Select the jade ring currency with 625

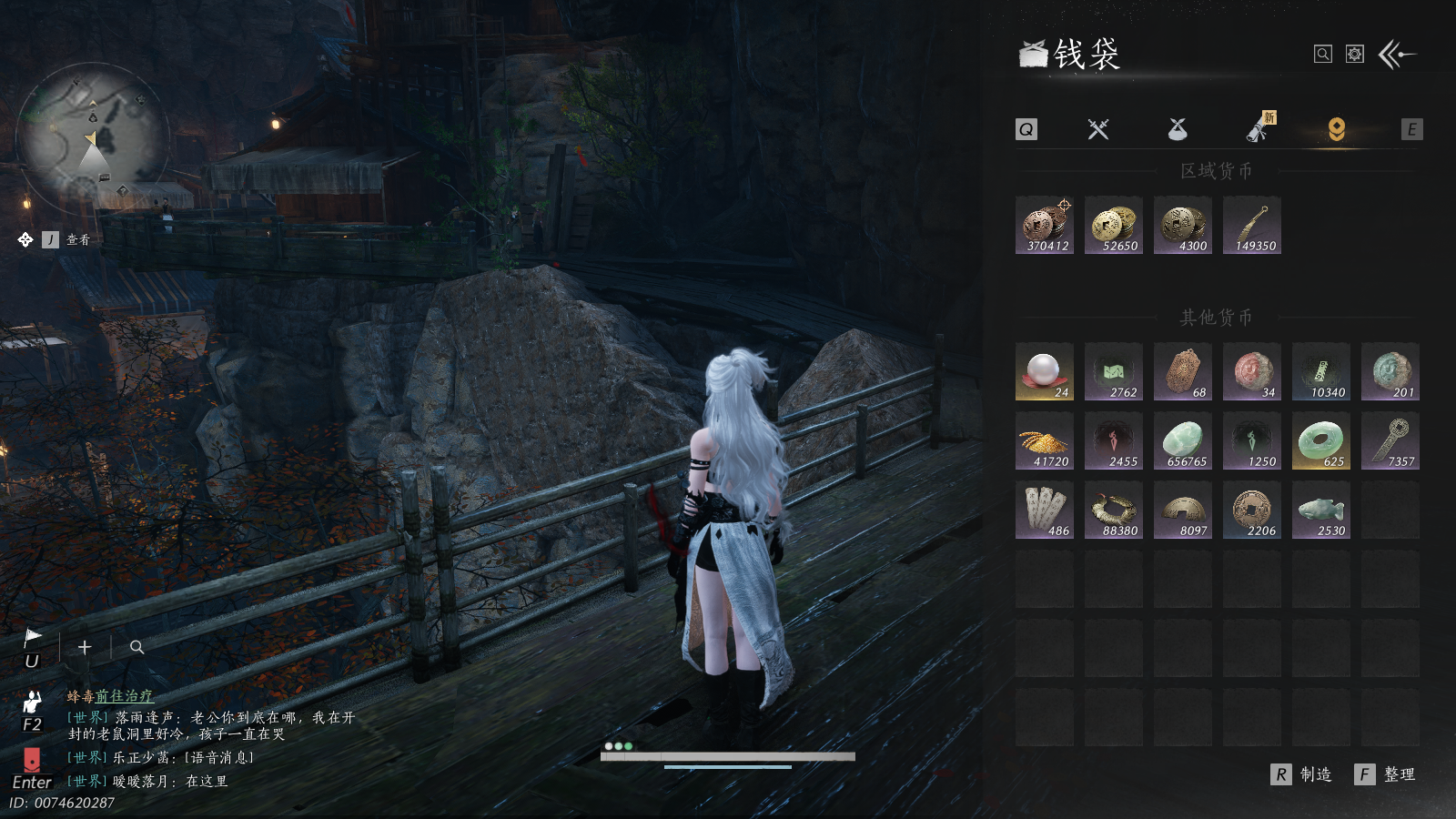(1321, 440)
